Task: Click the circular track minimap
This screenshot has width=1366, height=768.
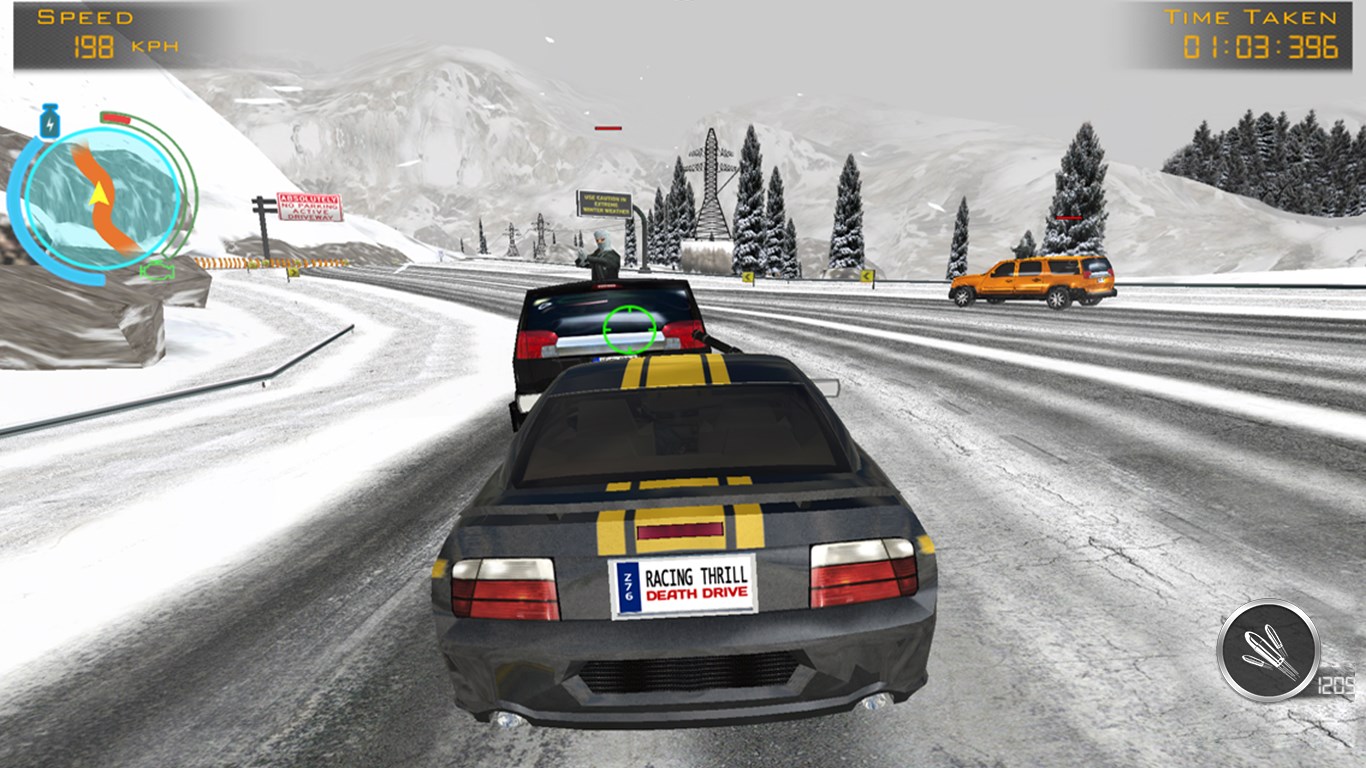Action: tap(102, 195)
